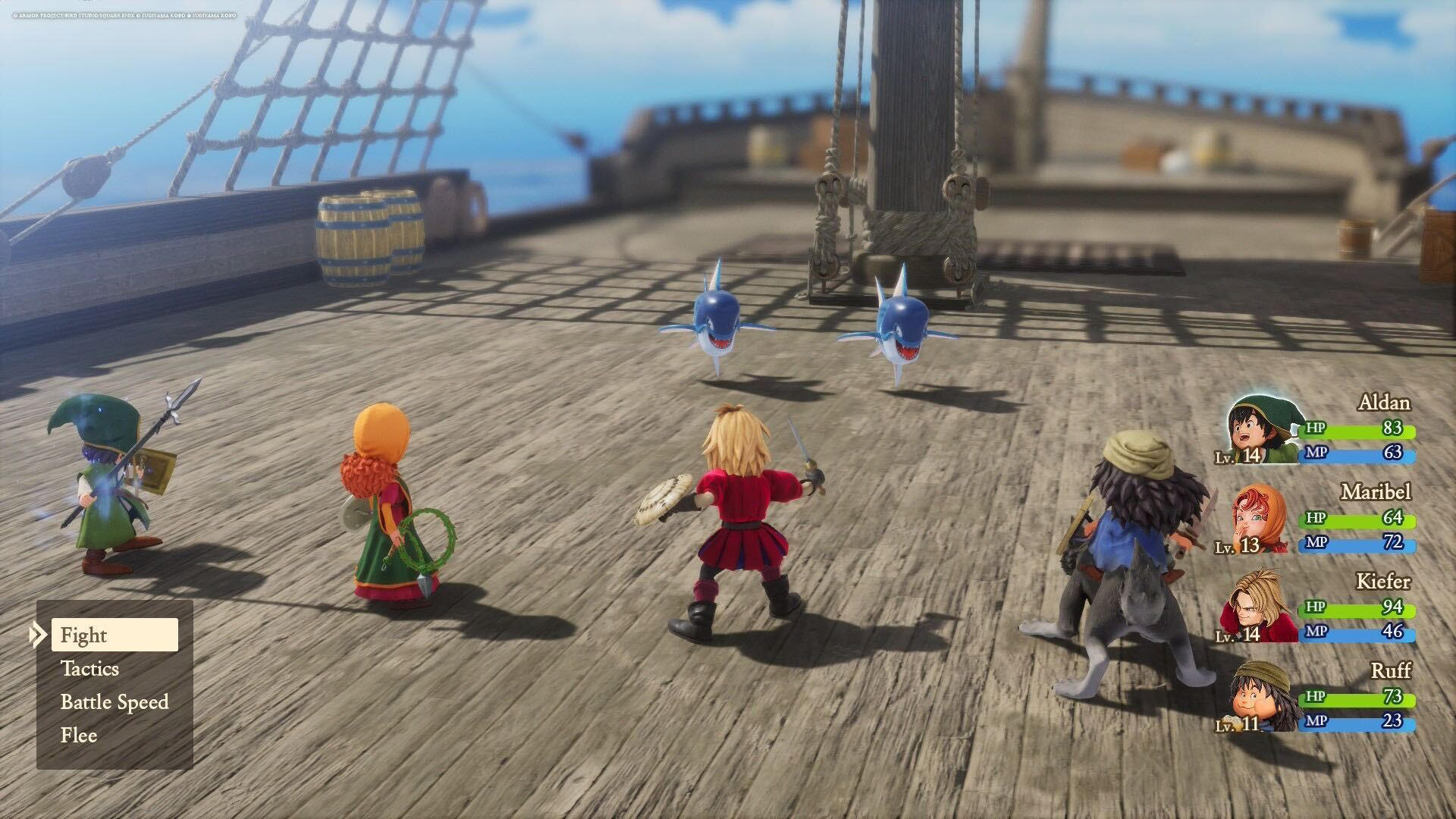This screenshot has height=819, width=1456.
Task: Select Ruff's party portrait
Action: (x=1262, y=697)
